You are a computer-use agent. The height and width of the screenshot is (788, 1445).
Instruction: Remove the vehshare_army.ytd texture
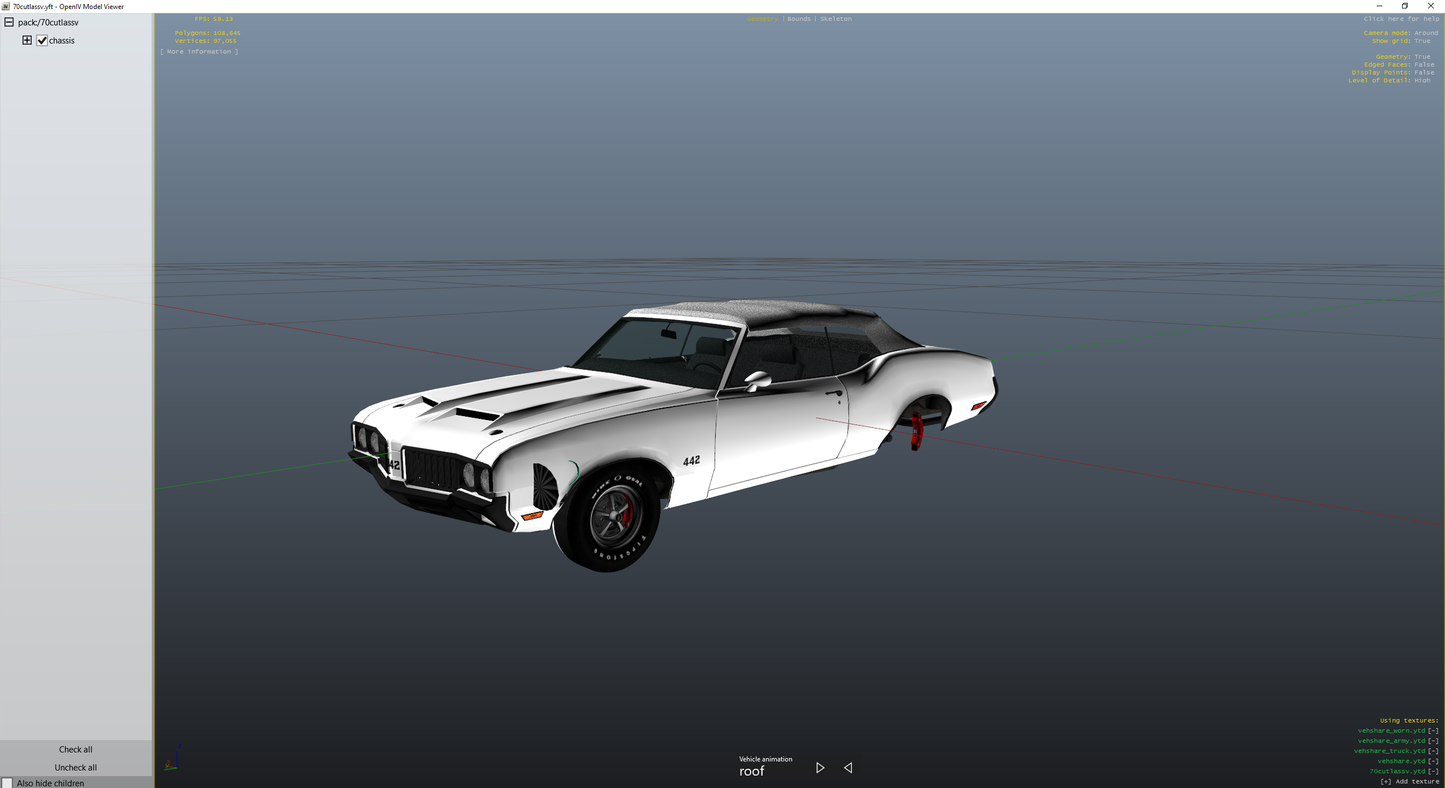coord(1433,741)
